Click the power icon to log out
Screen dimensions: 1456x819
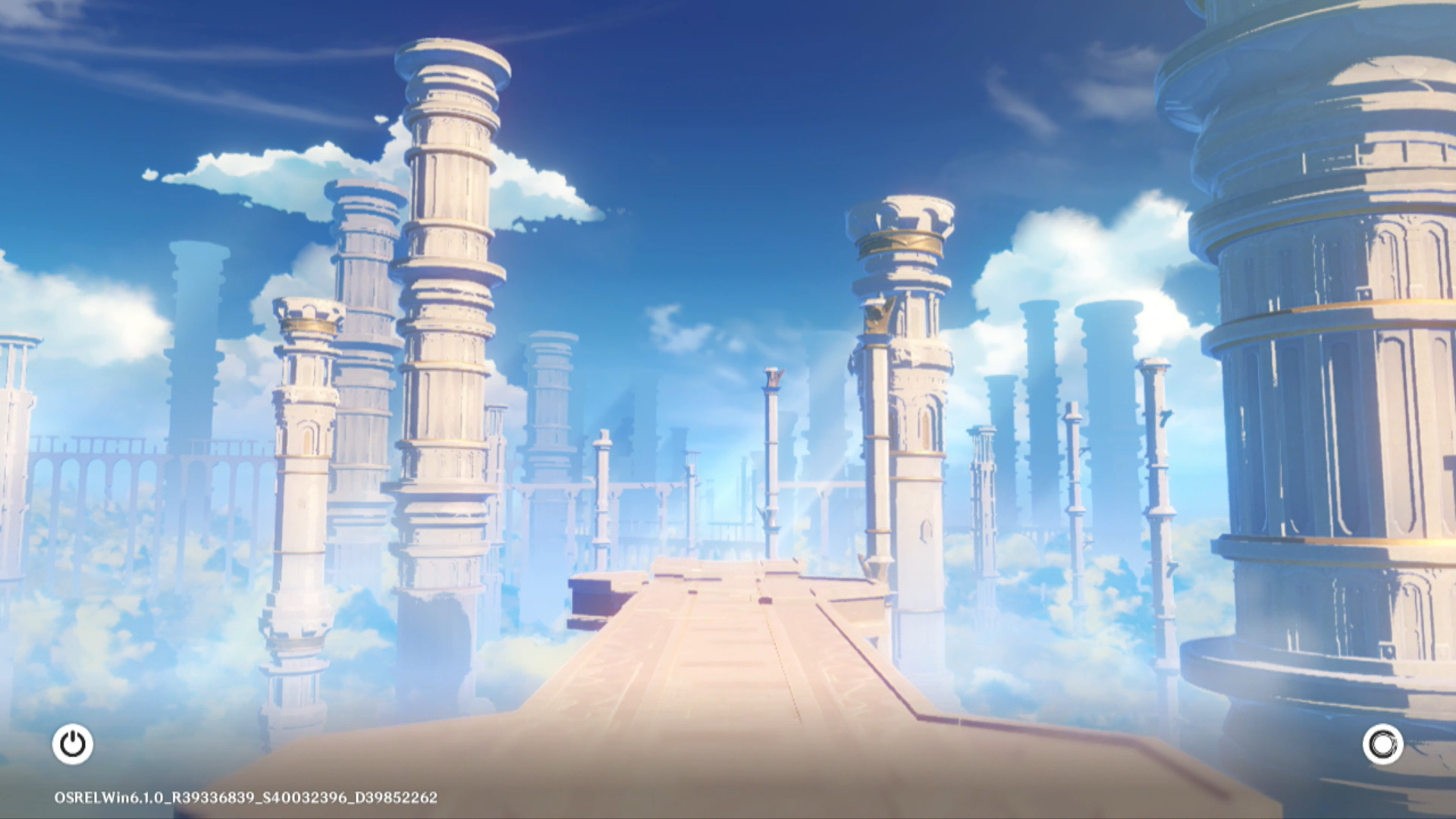(x=73, y=744)
